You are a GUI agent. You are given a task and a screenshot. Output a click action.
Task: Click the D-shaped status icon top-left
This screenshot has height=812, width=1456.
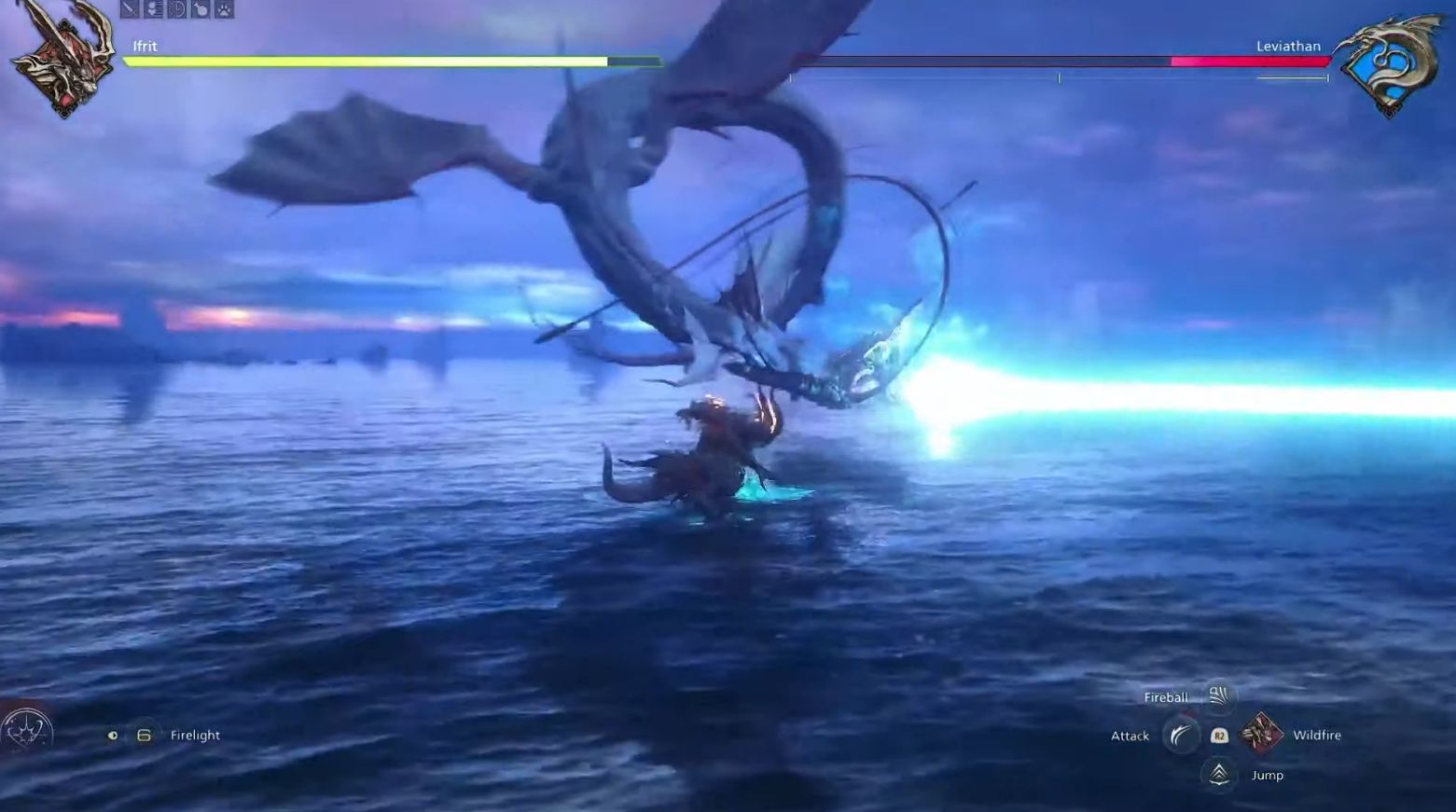[176, 10]
